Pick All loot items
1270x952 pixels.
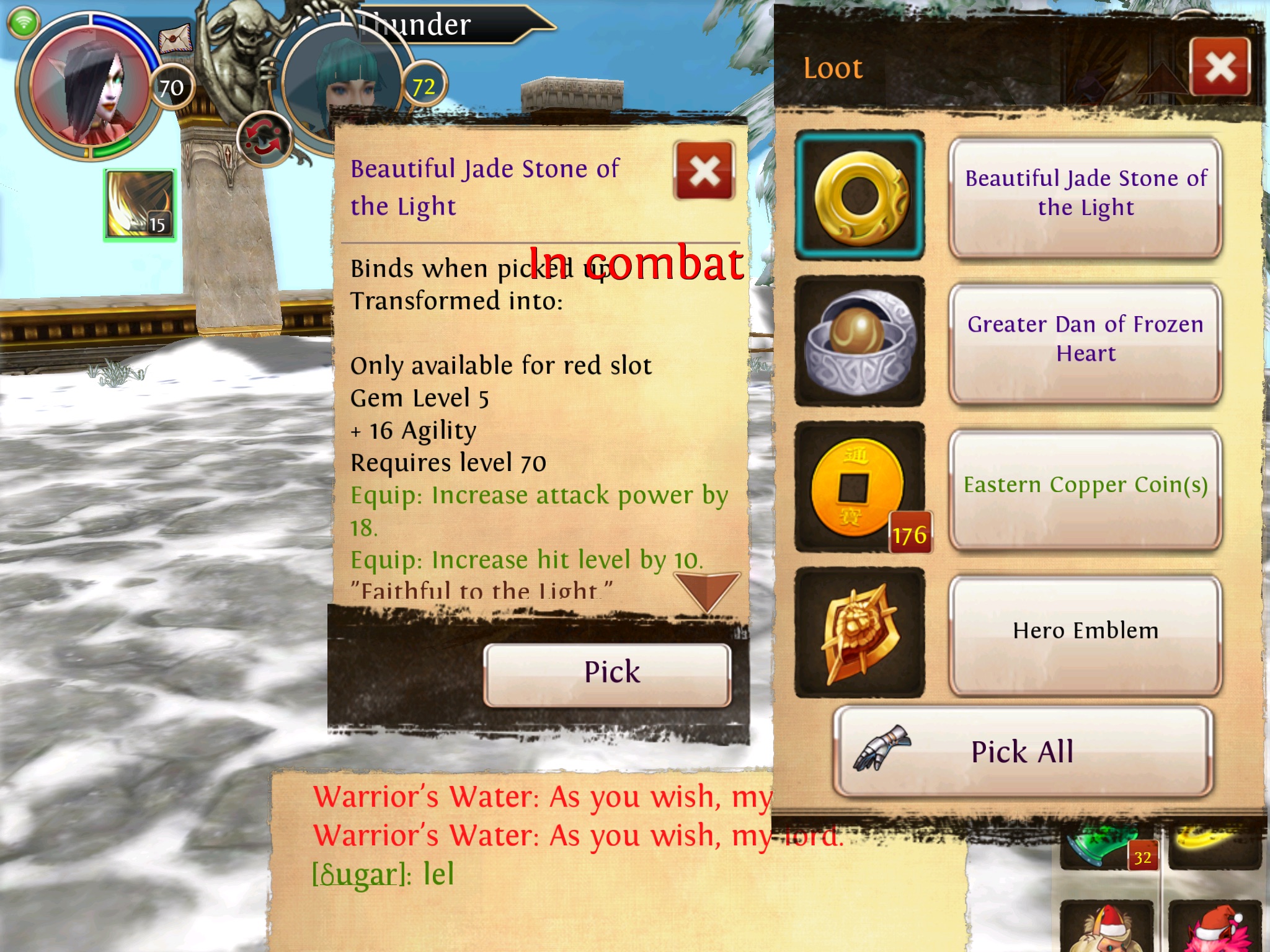tap(1023, 752)
